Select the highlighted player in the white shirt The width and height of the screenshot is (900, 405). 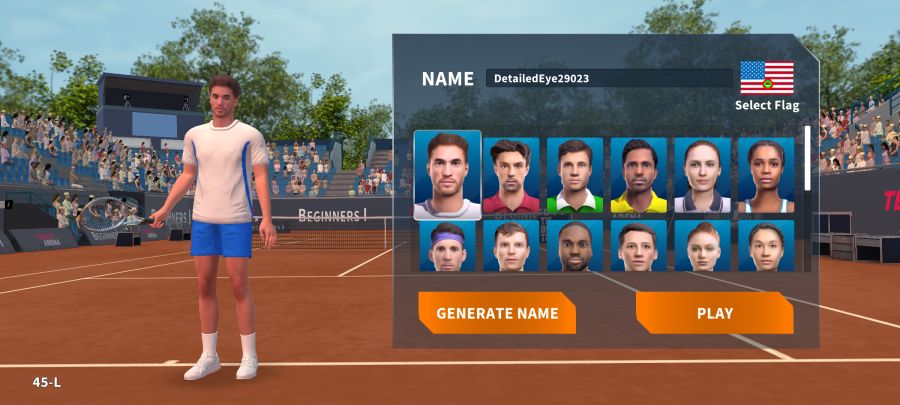447,175
